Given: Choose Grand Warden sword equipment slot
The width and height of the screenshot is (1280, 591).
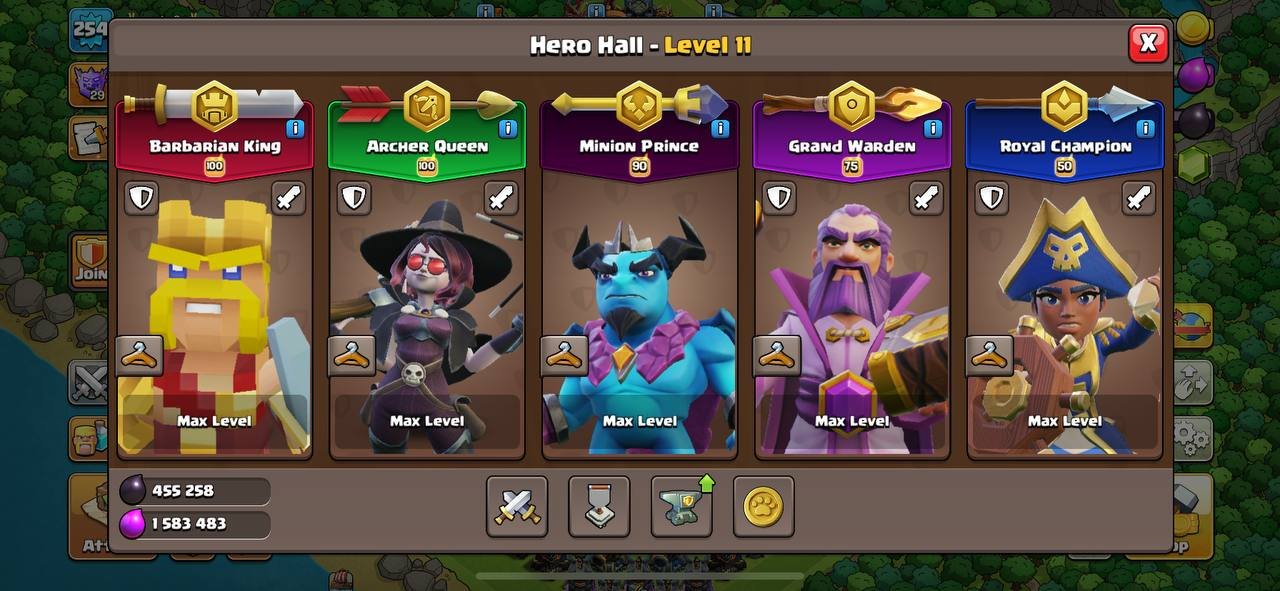Looking at the screenshot, I should [926, 197].
